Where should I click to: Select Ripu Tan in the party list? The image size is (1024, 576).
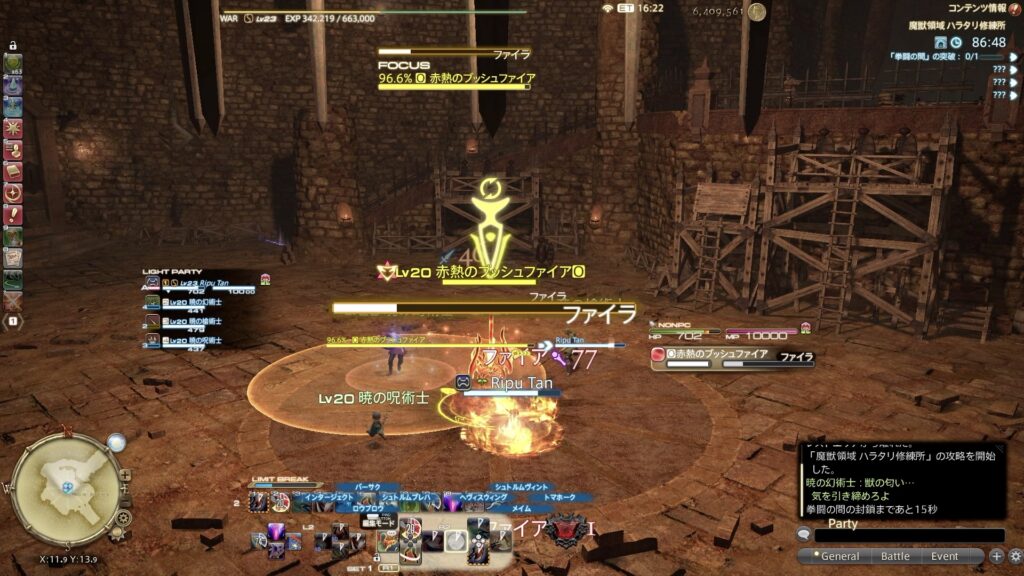200,284
